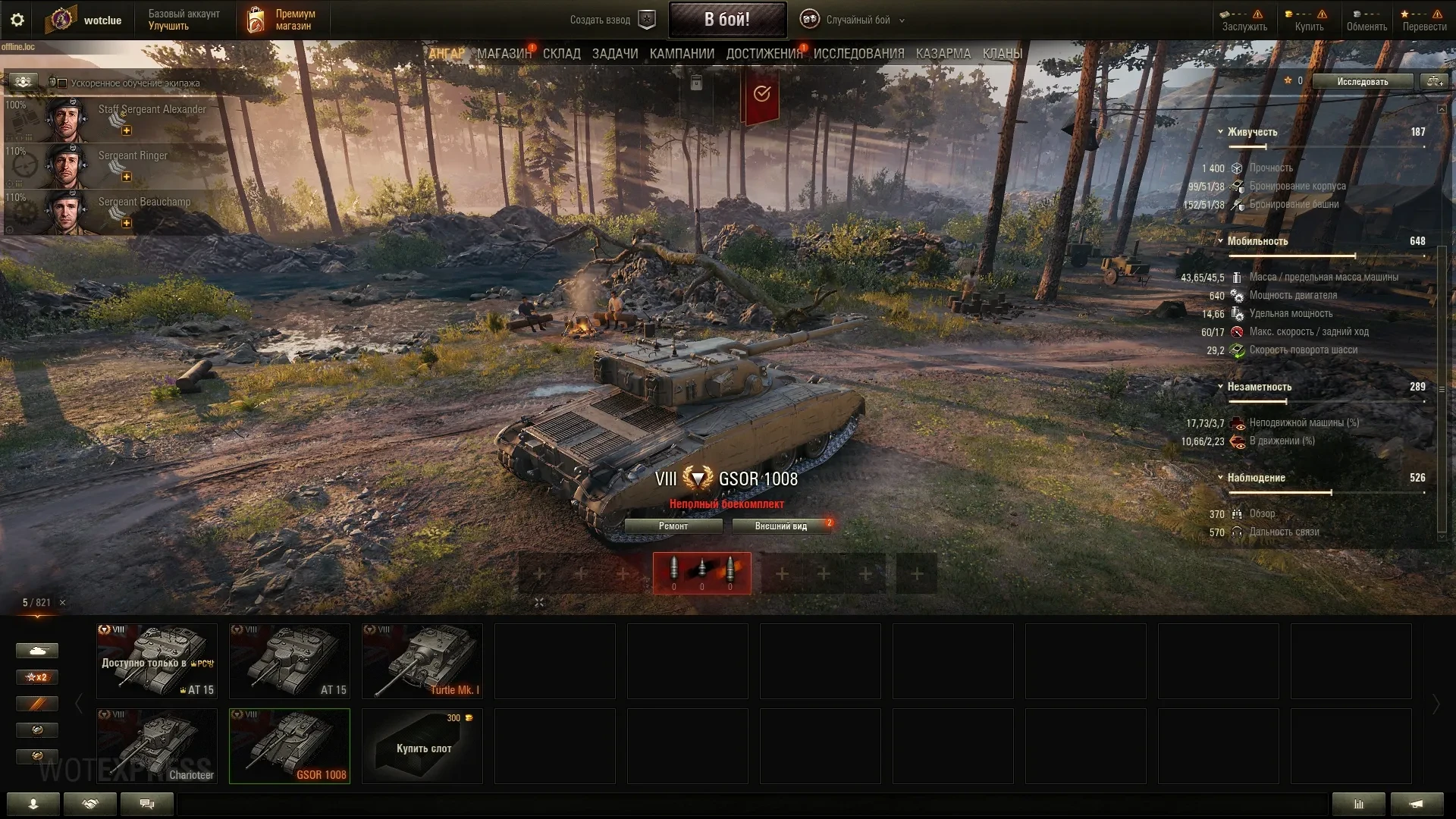The image size is (1456, 819).
Task: Switch to the МАГАЗИН tab
Action: (x=504, y=54)
